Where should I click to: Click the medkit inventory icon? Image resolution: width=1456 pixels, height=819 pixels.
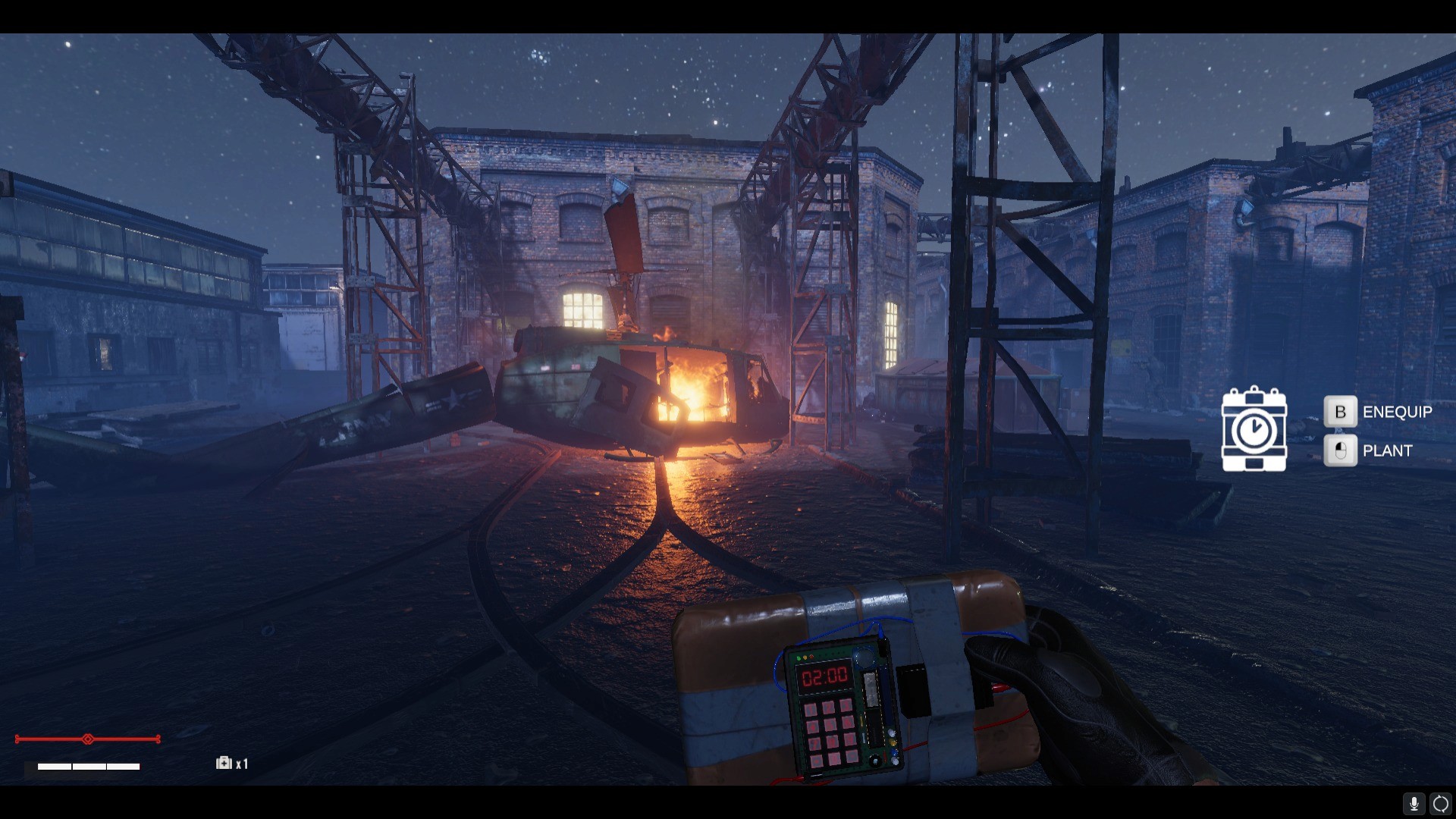pos(224,763)
